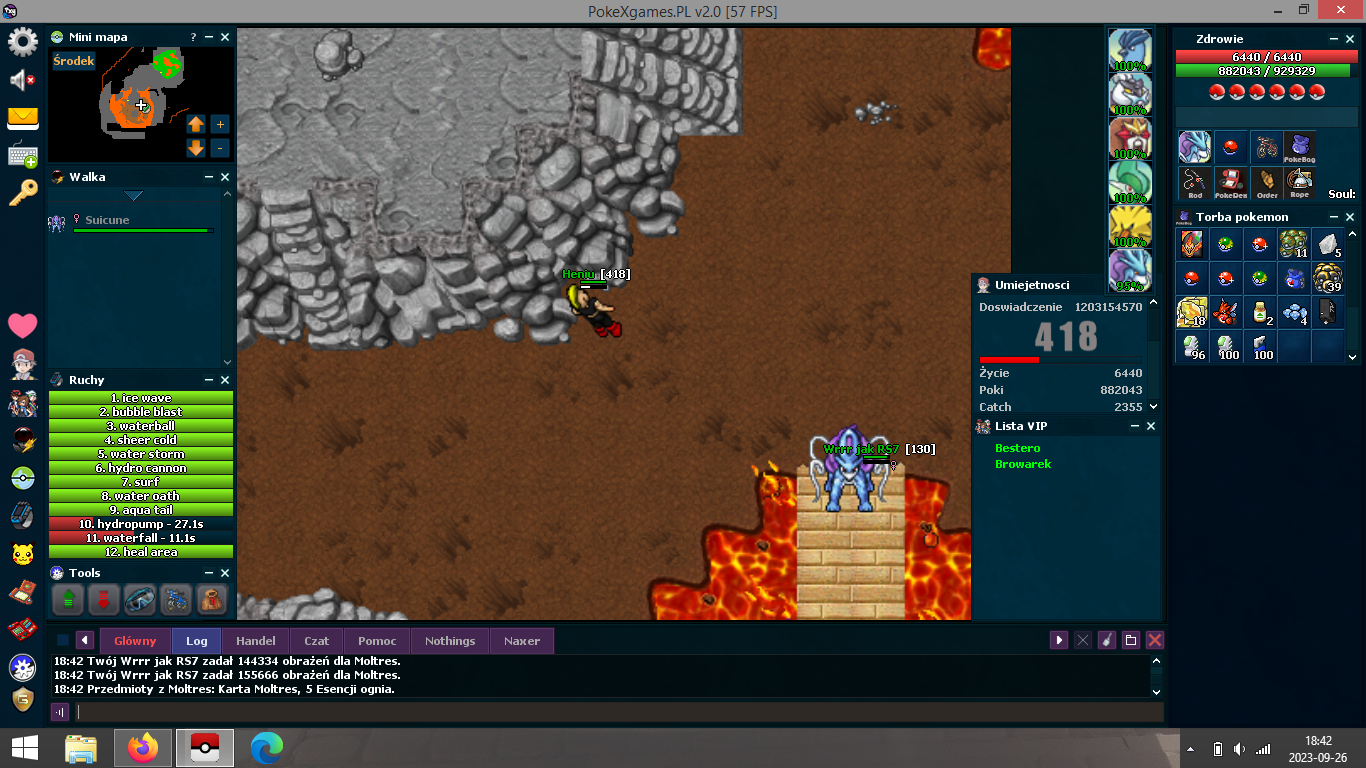Focus the chat text input field
The height and width of the screenshot is (768, 1366).
[x=620, y=712]
